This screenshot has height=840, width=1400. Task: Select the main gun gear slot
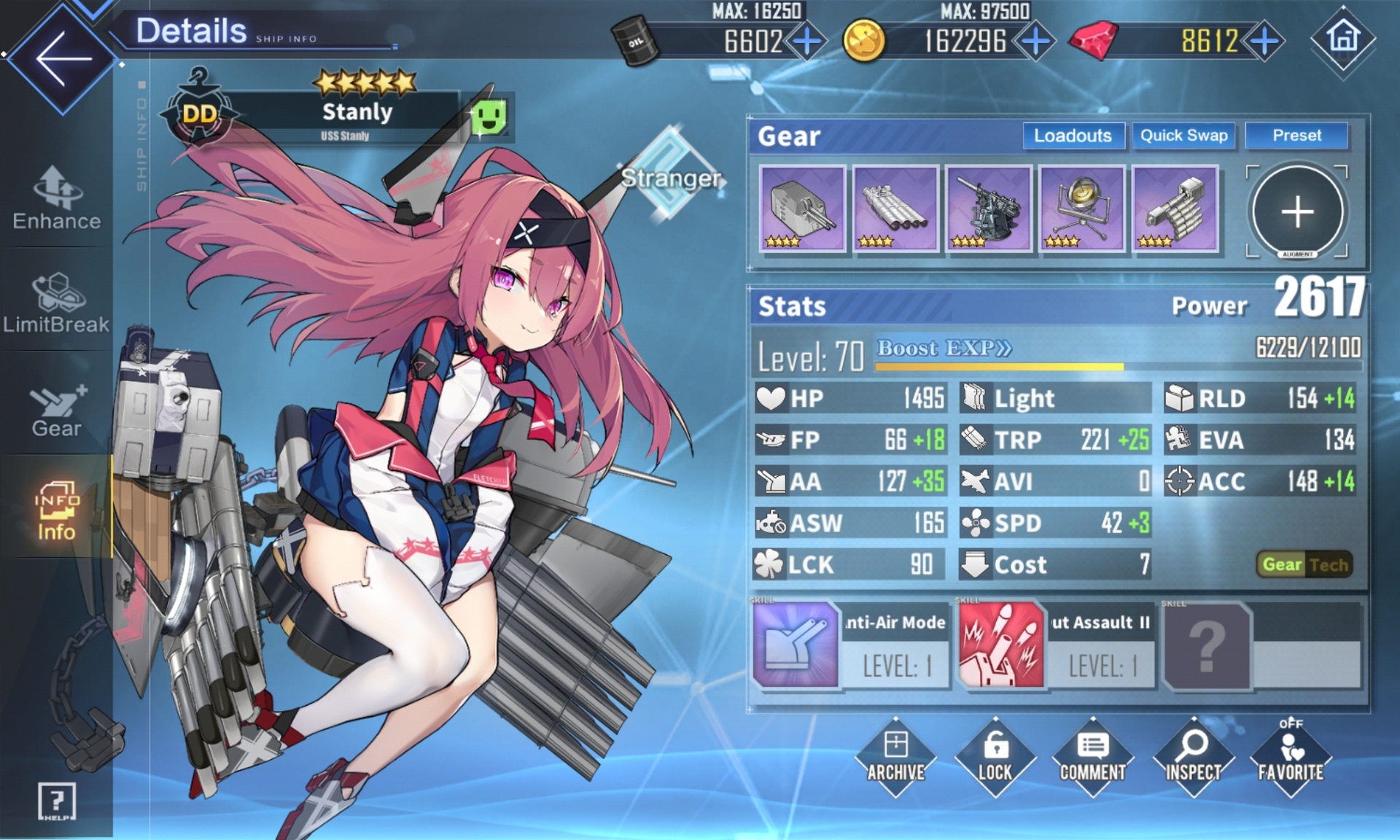[802, 209]
